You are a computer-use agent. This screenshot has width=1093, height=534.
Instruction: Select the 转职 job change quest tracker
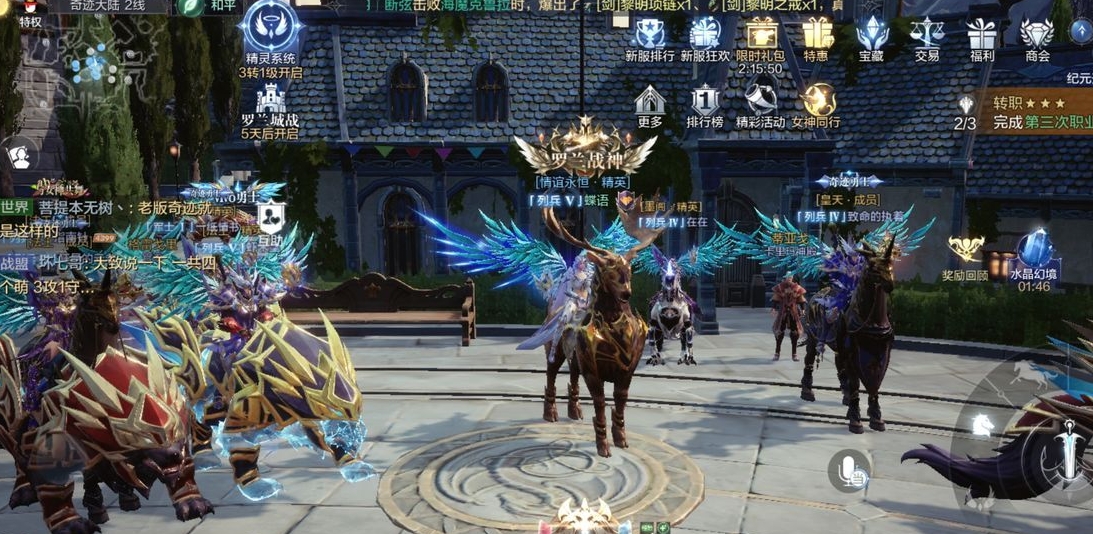click(x=1030, y=112)
